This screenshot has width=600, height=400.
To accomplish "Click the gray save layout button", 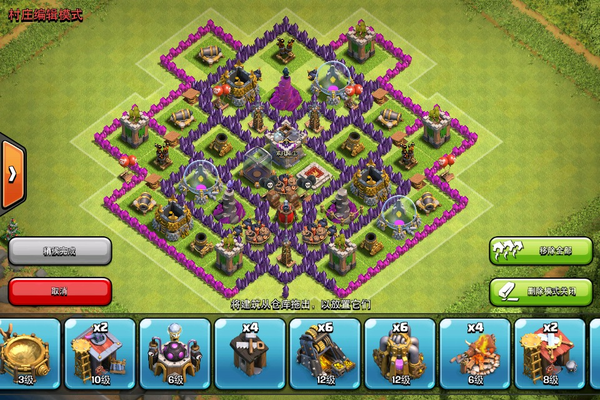I will pyautogui.click(x=59, y=250).
